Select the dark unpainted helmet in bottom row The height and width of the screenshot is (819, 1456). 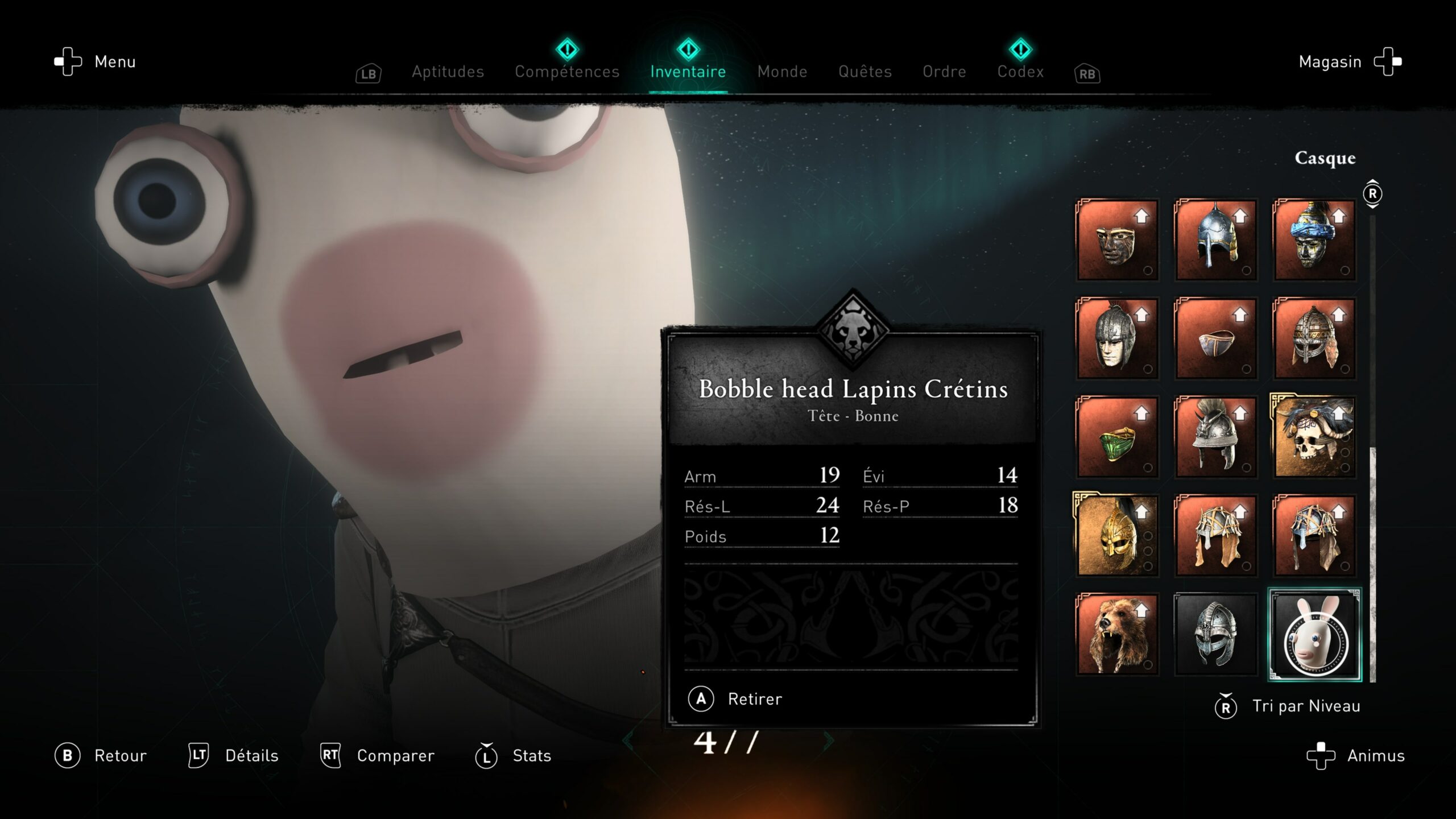pyautogui.click(x=1215, y=632)
